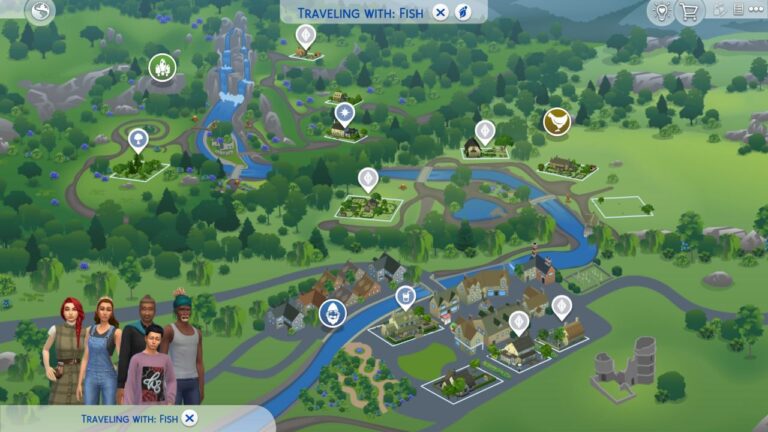Open the three-dot options menu
Viewport: 768px width, 432px height.
pos(754,10)
